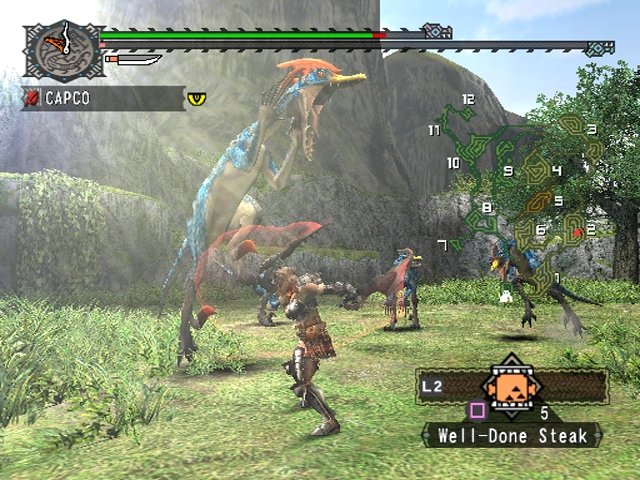Select the CAPCO player name tag
Screen dimensions: 640x480
[x=102, y=99]
